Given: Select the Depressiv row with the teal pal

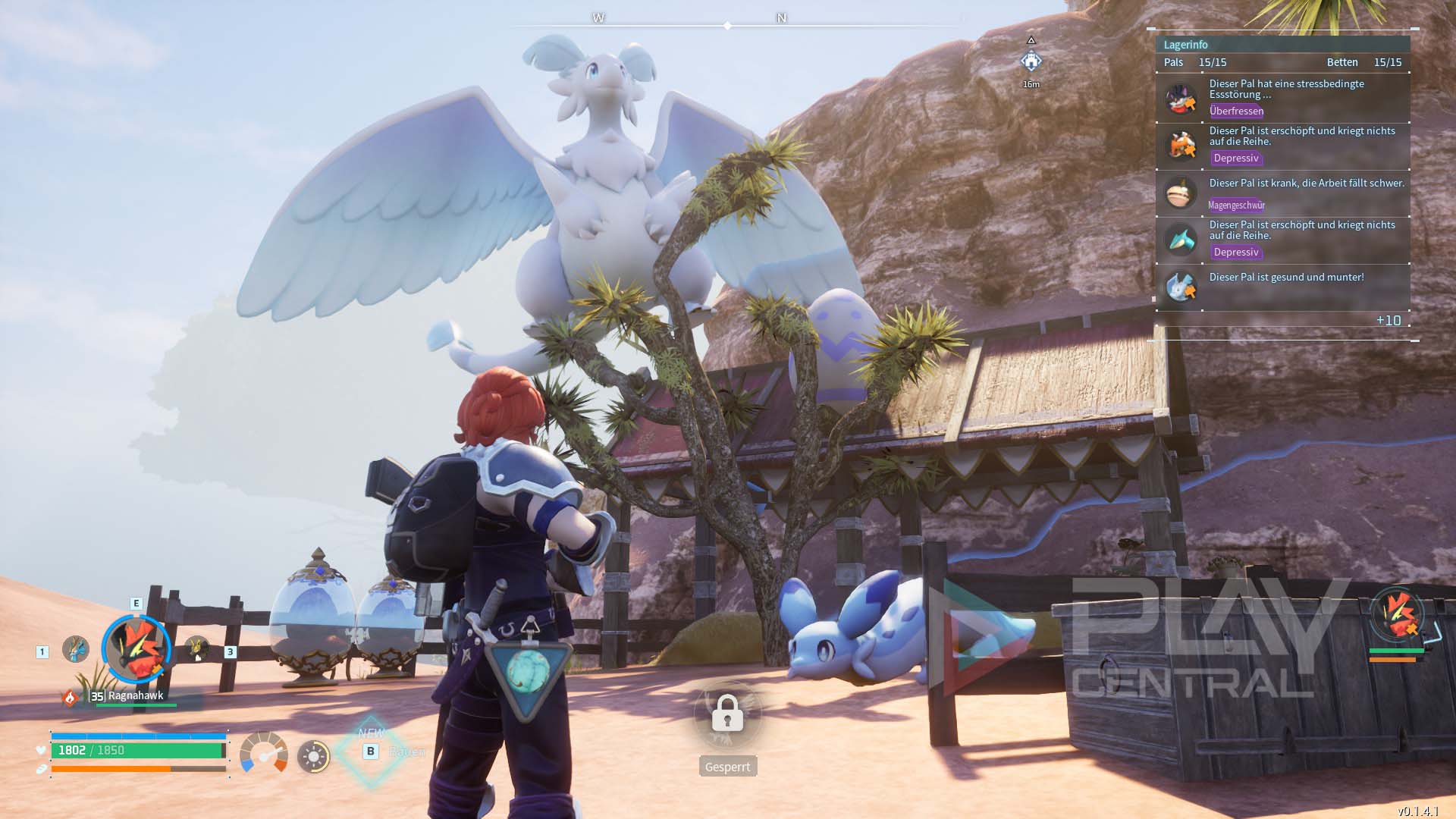Looking at the screenshot, I should 1282,239.
